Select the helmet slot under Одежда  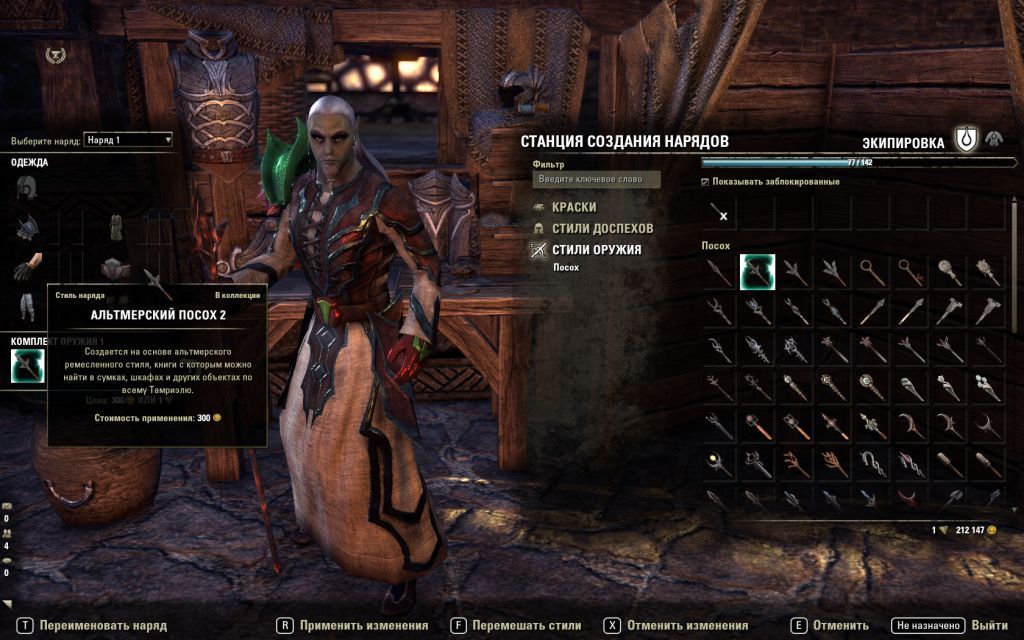click(26, 188)
